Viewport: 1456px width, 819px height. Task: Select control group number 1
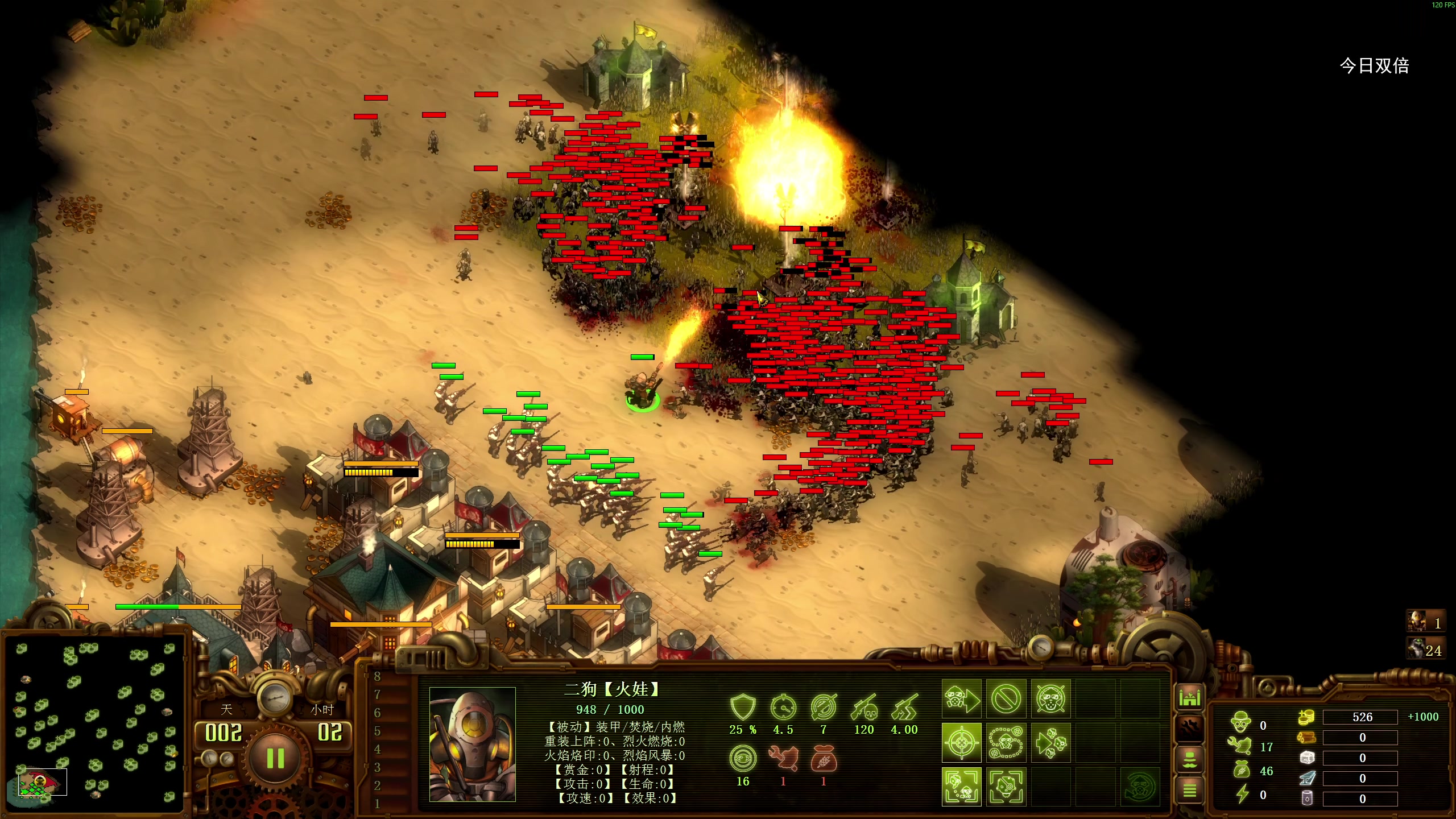point(377,804)
